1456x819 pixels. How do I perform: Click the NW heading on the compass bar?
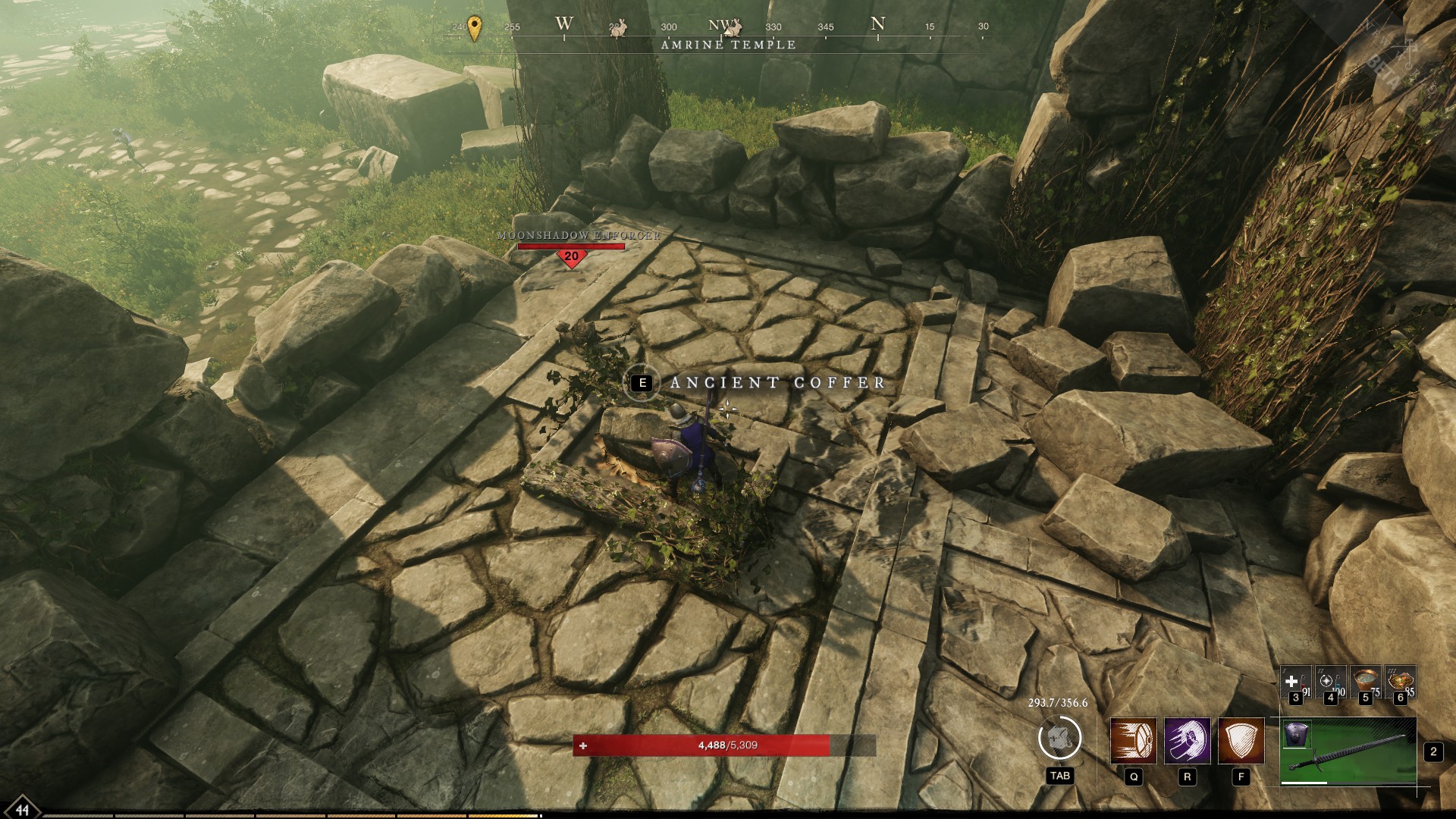click(721, 24)
